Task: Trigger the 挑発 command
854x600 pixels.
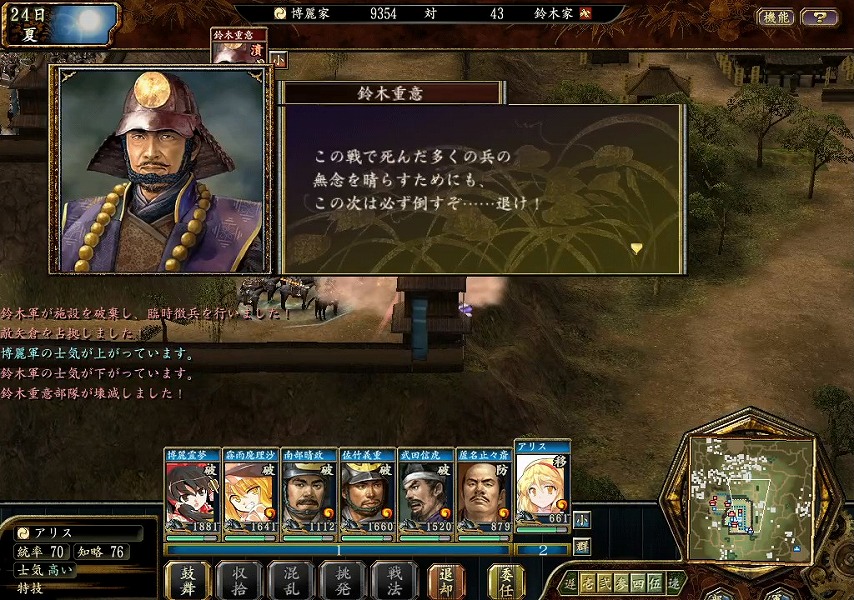Action: [343, 579]
